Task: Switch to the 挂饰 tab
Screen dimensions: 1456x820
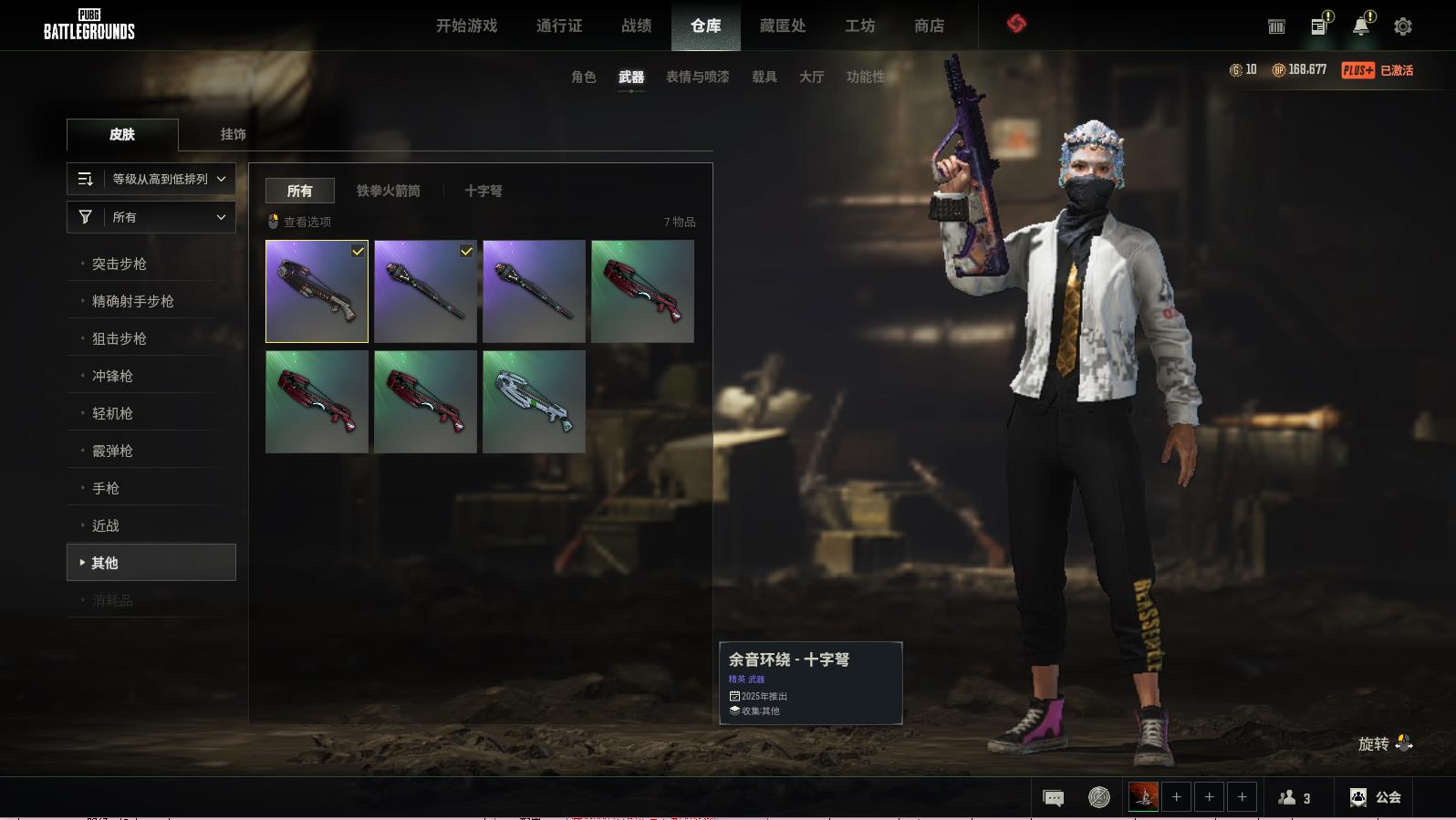Action: [x=233, y=134]
